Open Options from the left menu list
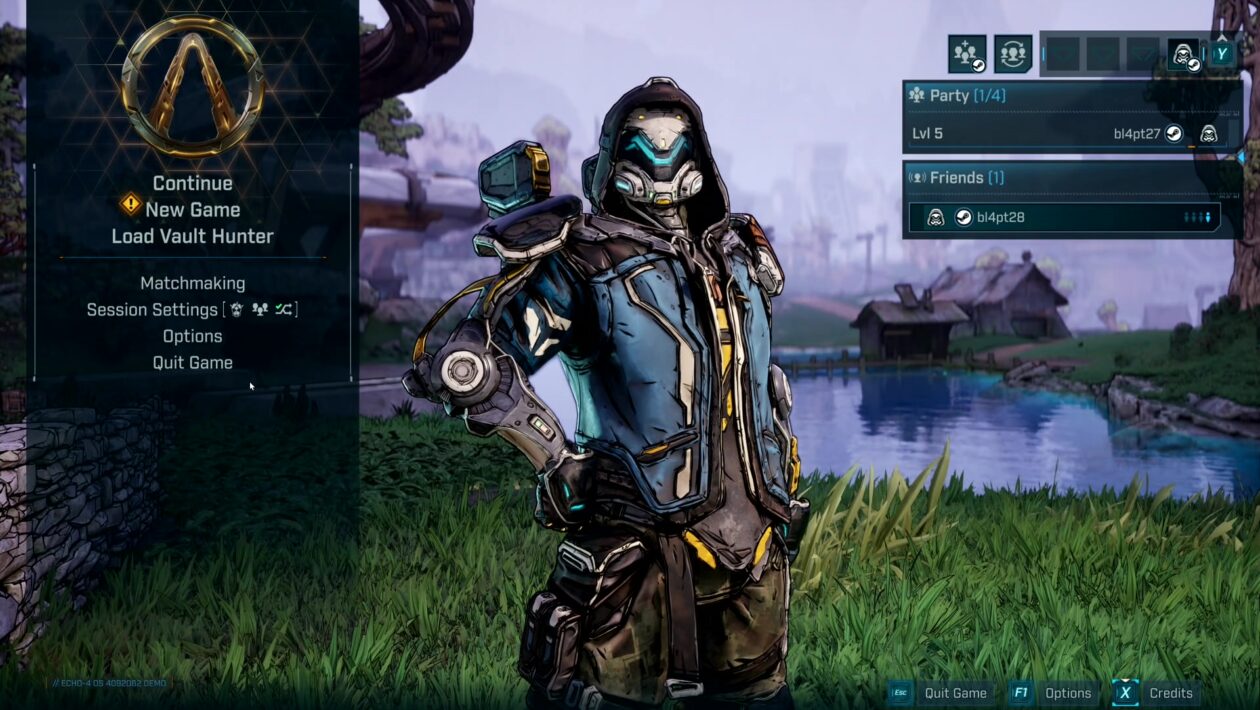Screen dimensions: 1260x710 tap(192, 336)
